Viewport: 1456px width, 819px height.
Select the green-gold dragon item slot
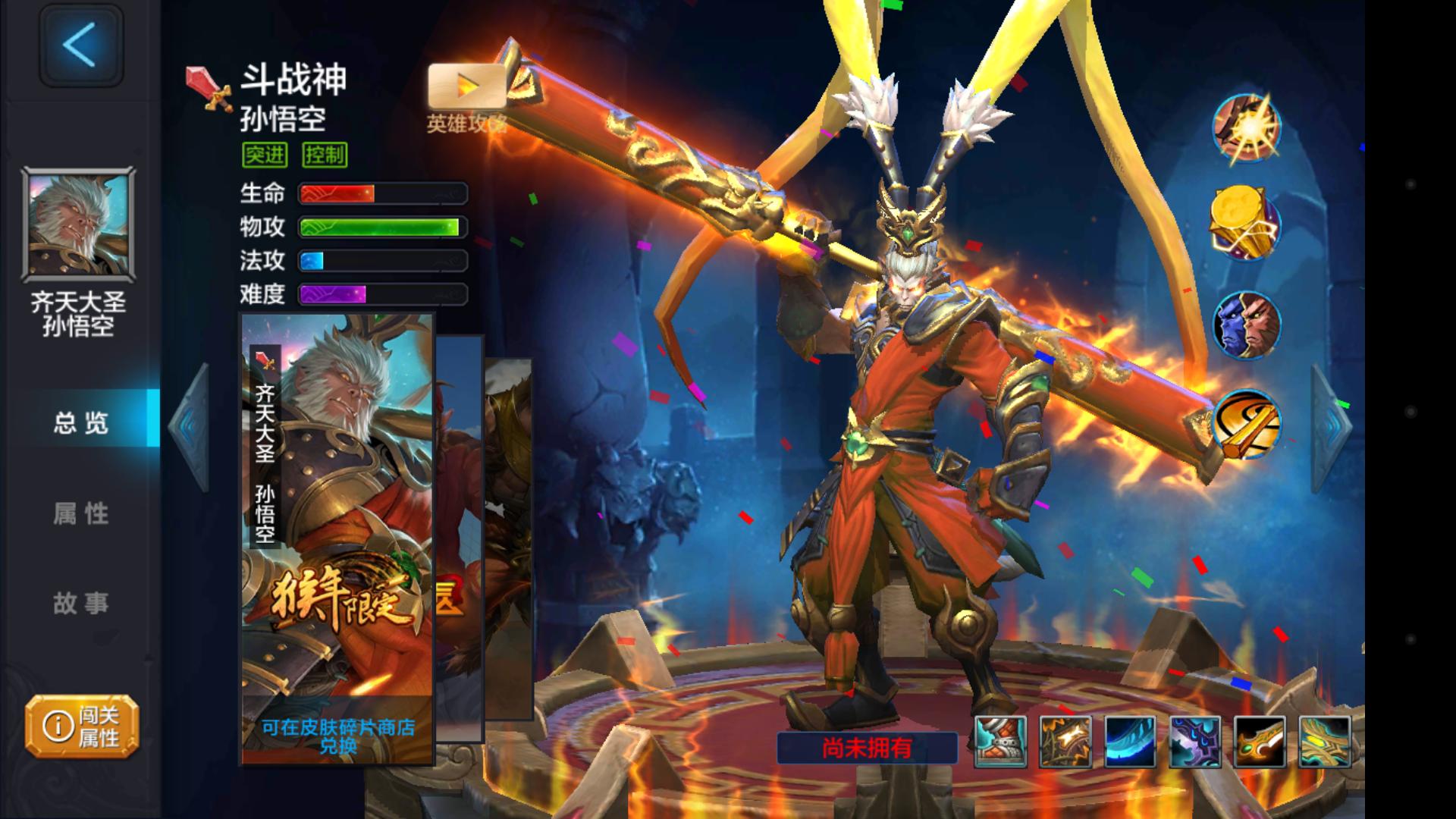1325,742
